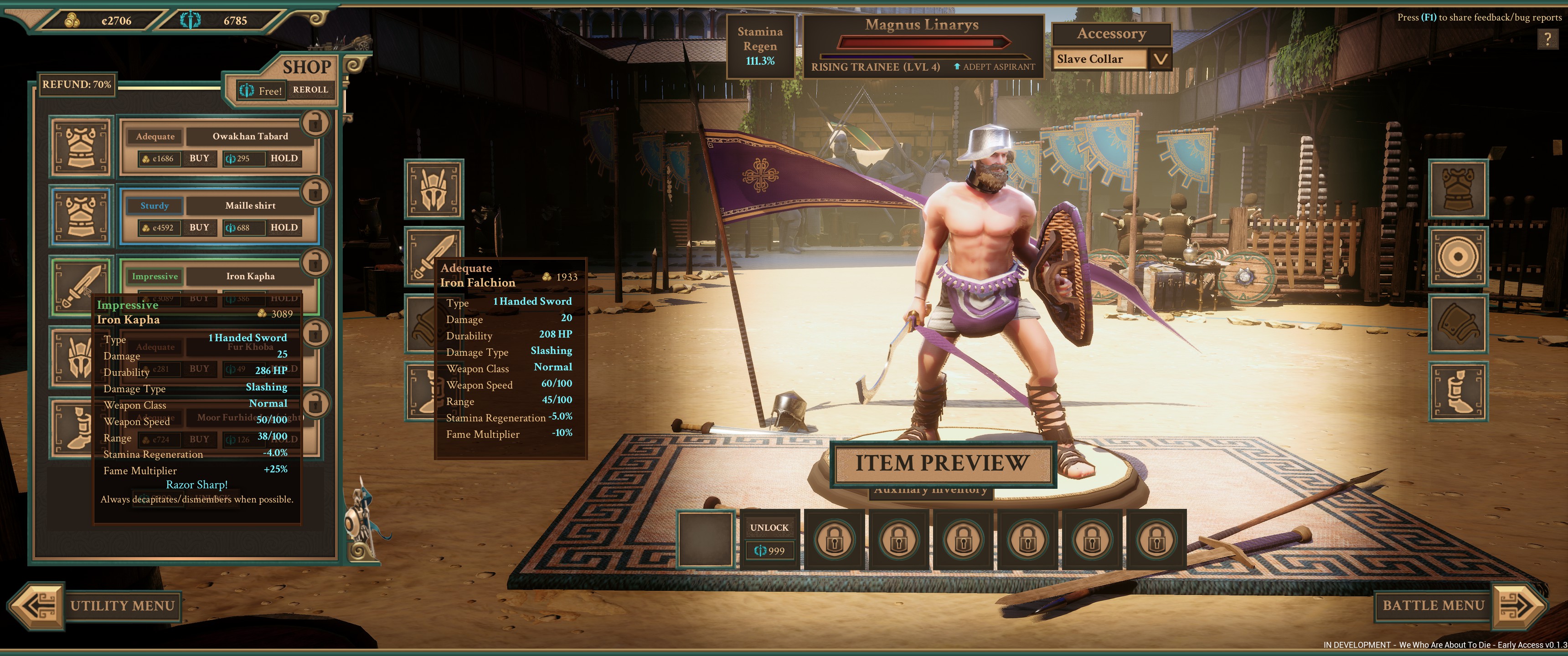Select the gauntlet equipment slot
The width and height of the screenshot is (1568, 656).
(1458, 324)
